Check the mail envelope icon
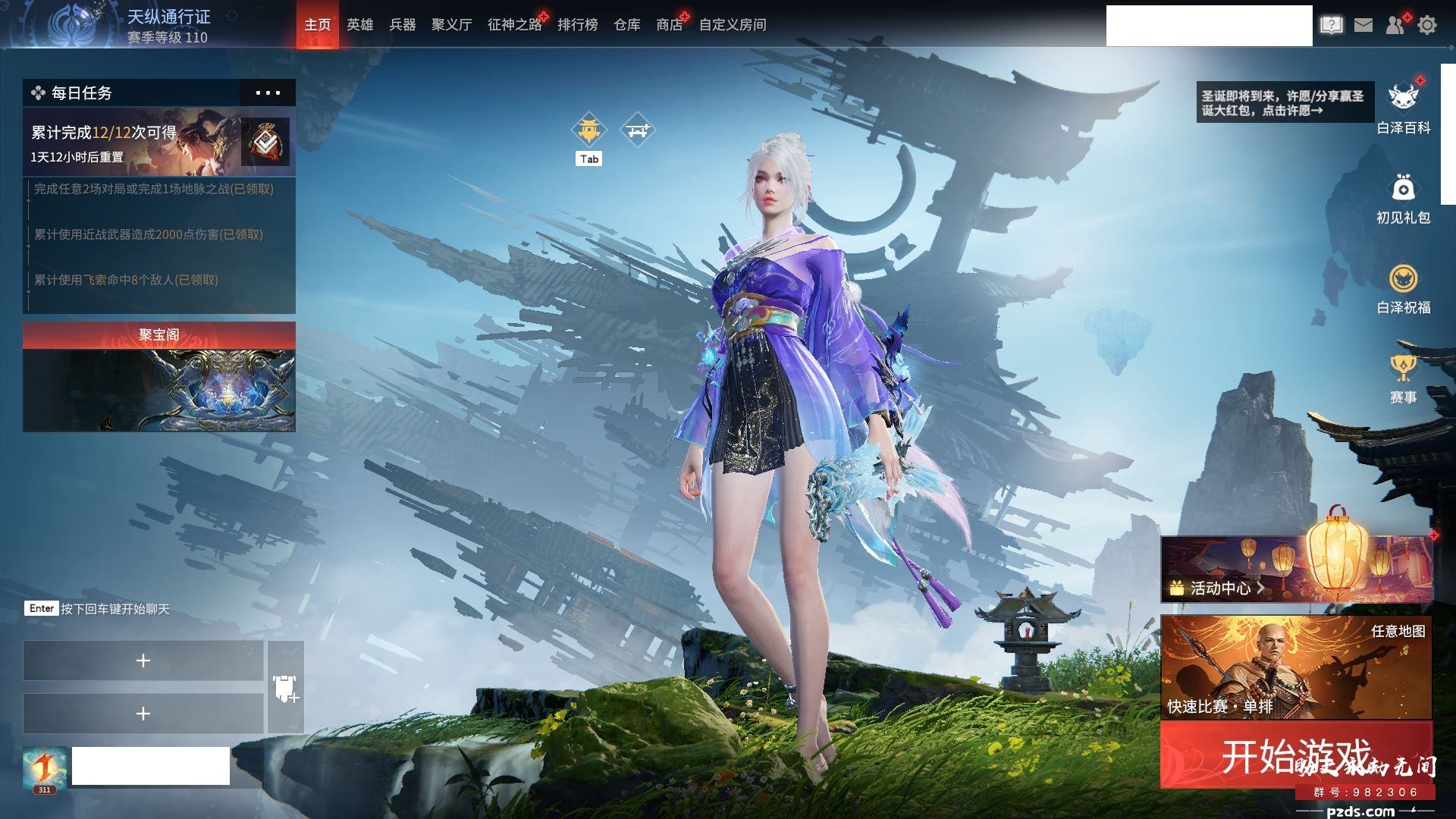This screenshot has width=1456, height=819. coord(1363,25)
